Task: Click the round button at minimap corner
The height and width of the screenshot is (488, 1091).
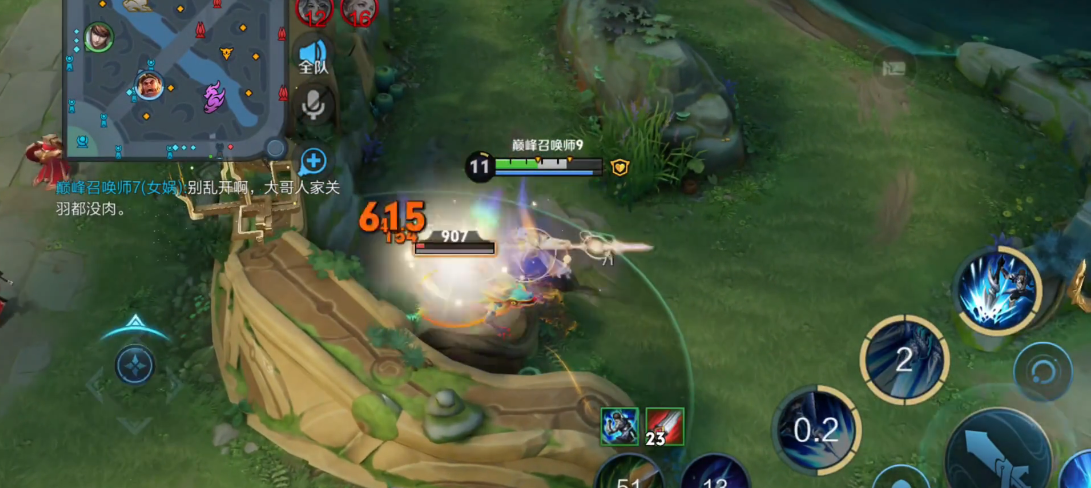Action: 275,148
